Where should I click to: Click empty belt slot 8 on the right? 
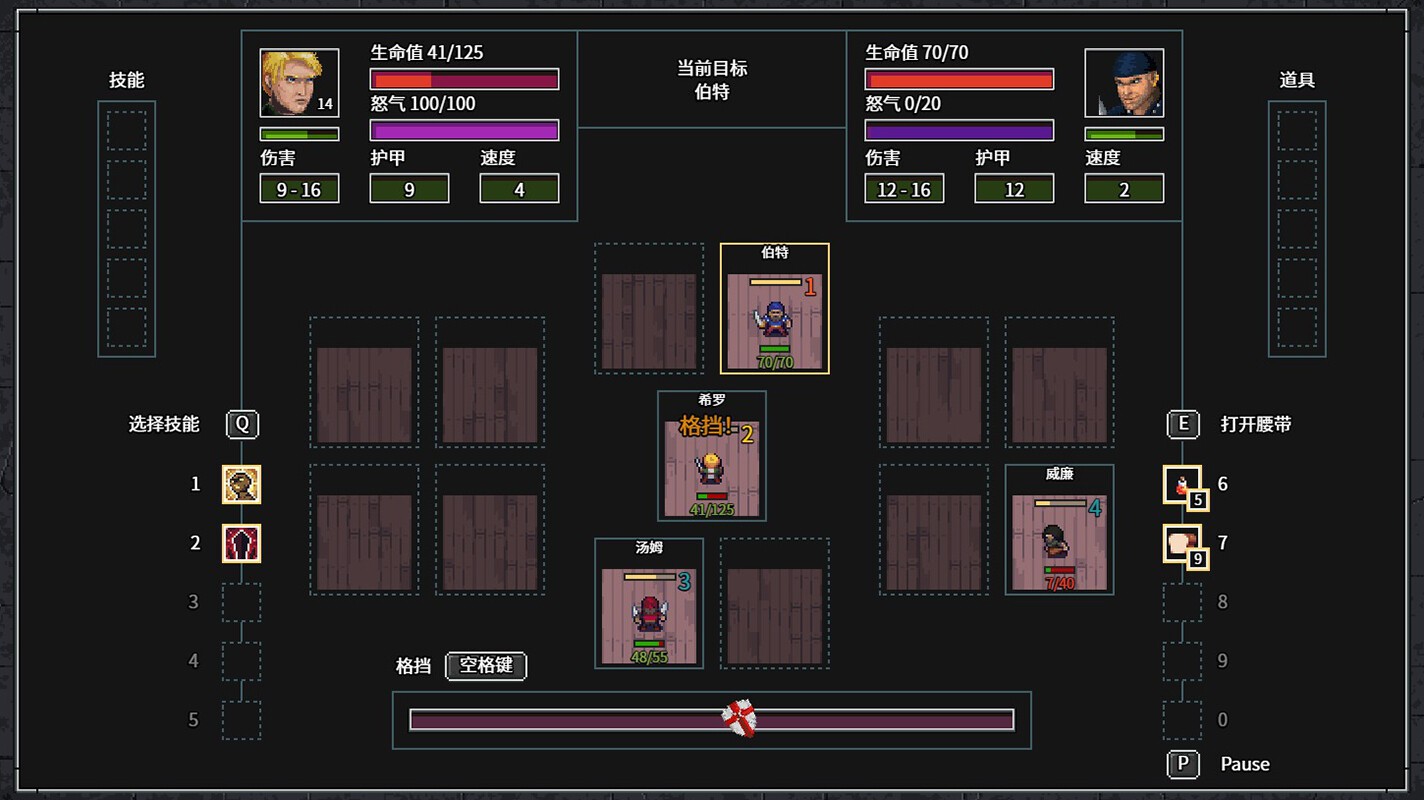click(x=1183, y=602)
